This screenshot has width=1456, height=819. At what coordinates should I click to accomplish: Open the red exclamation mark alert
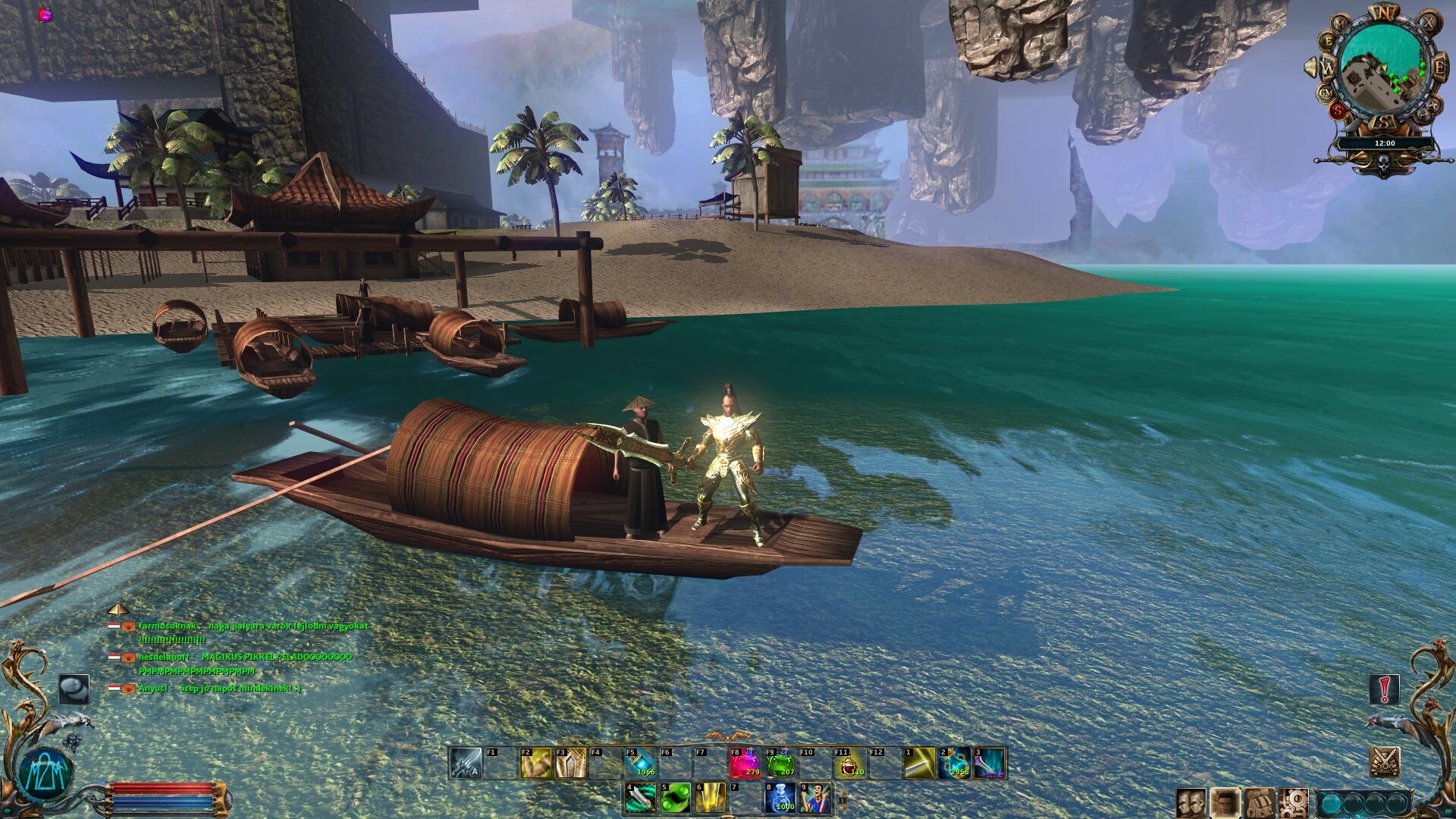pos(1385,689)
